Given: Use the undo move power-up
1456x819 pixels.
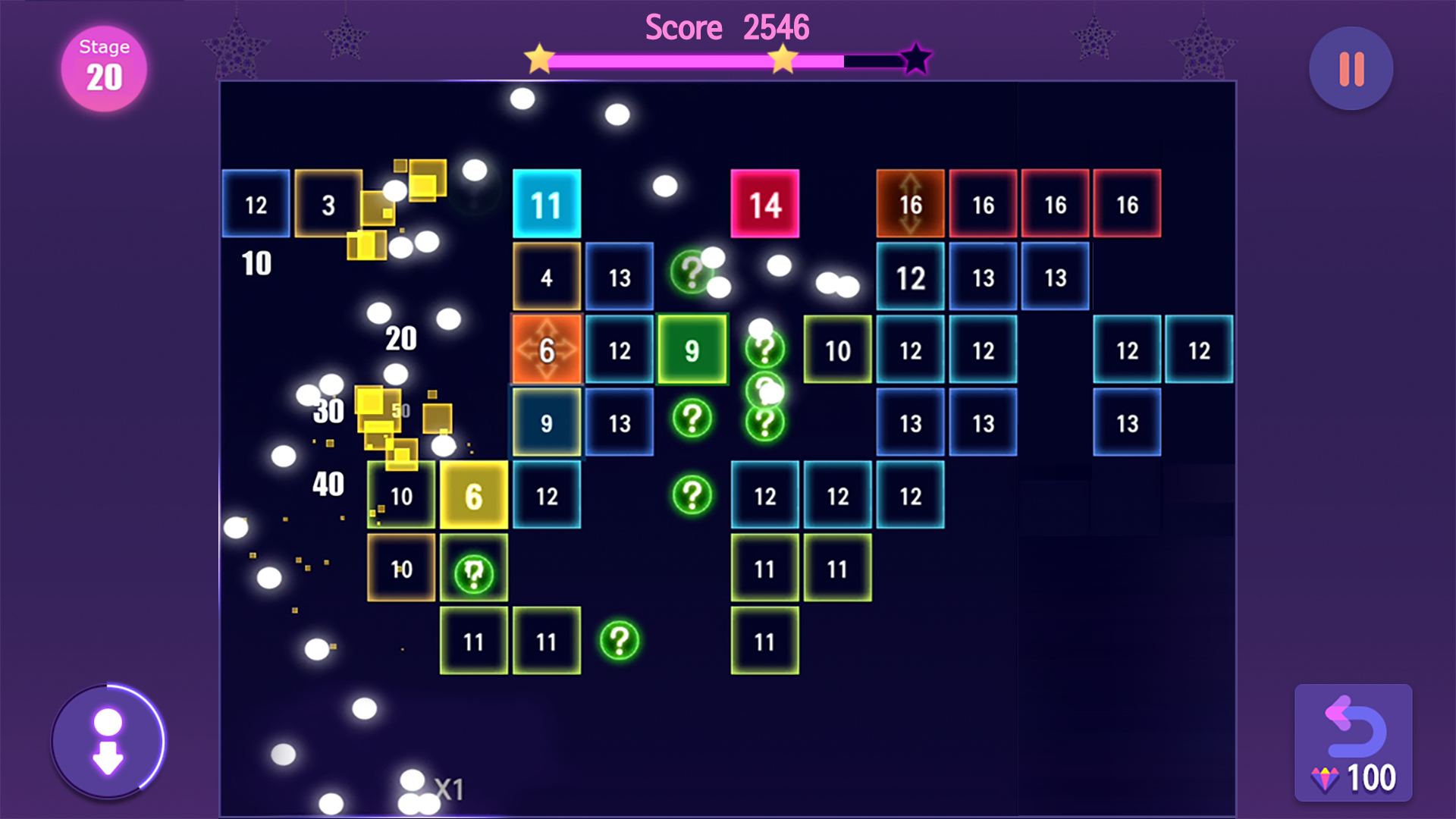Looking at the screenshot, I should tap(1353, 724).
